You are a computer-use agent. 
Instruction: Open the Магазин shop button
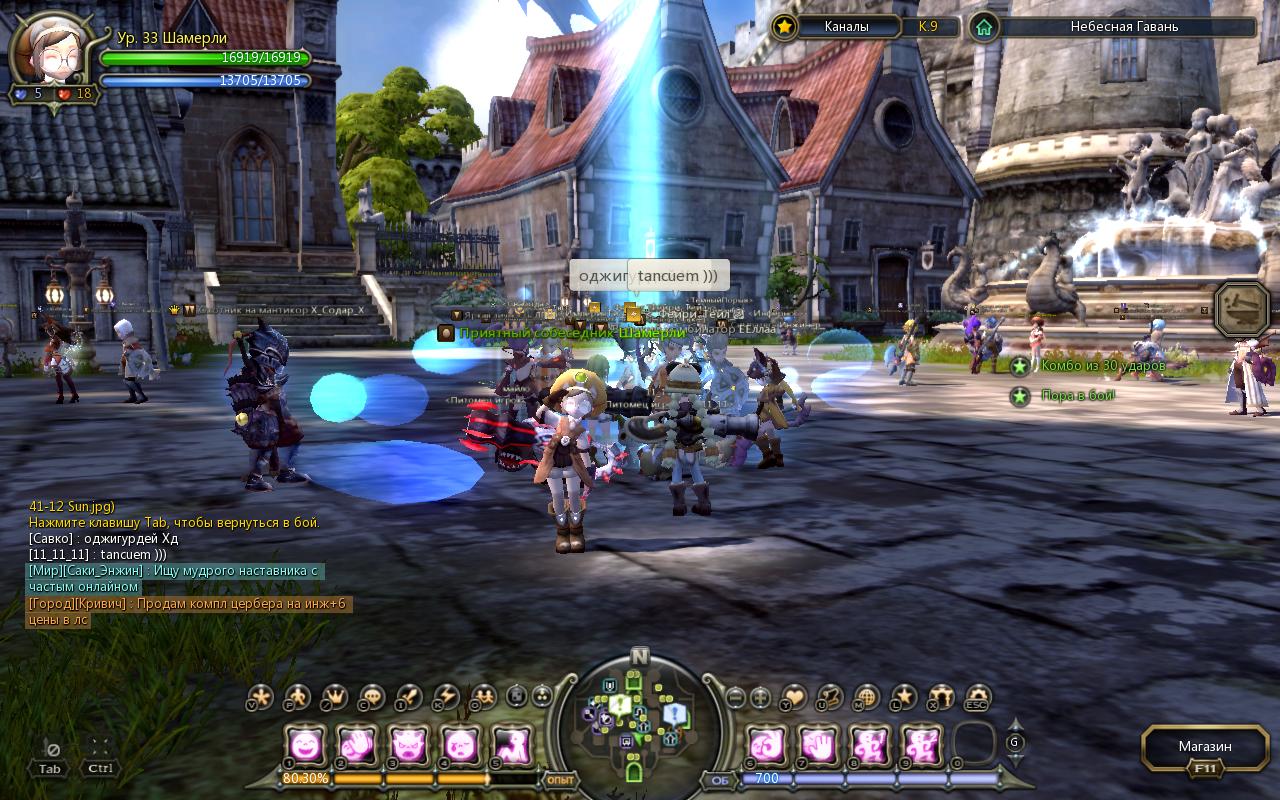coord(1204,747)
